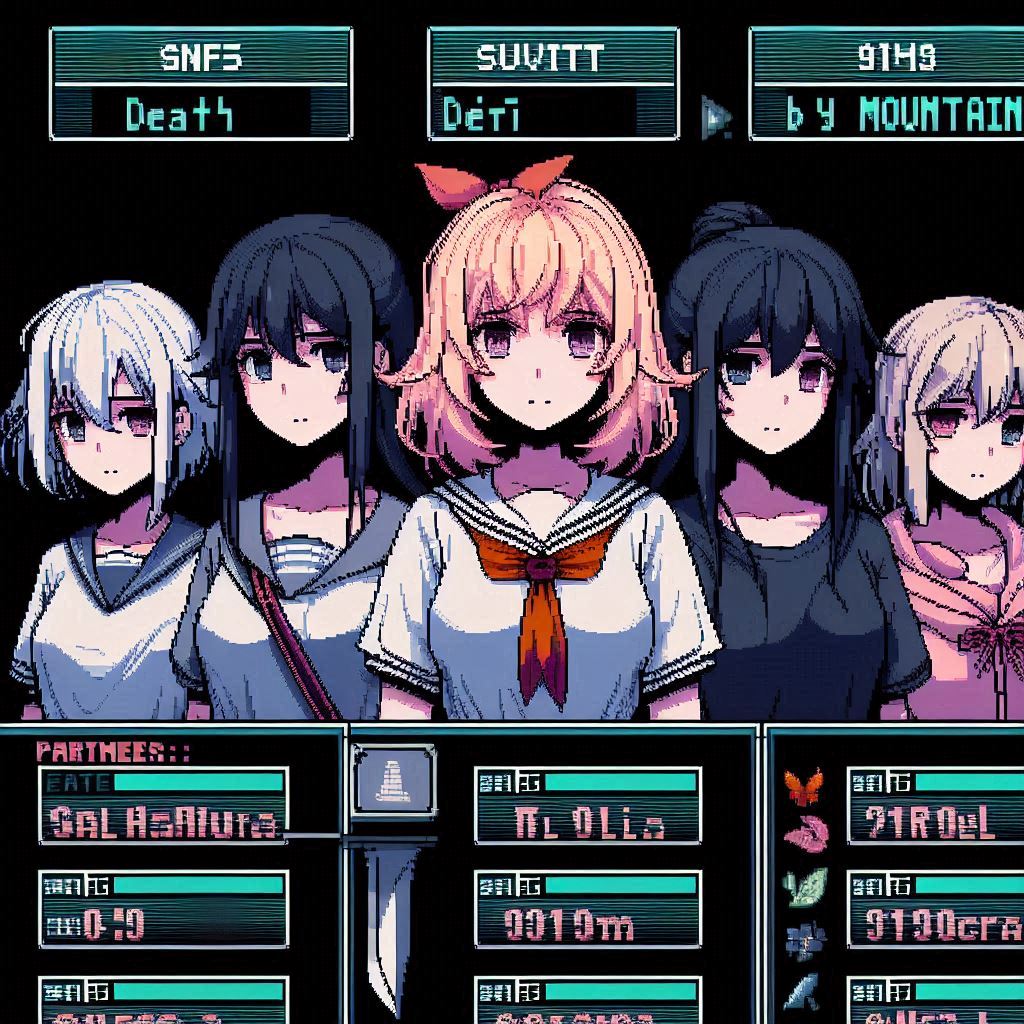Select the "91ROeL" entry
Image resolution: width=1024 pixels, height=1024 pixels.
935,806
